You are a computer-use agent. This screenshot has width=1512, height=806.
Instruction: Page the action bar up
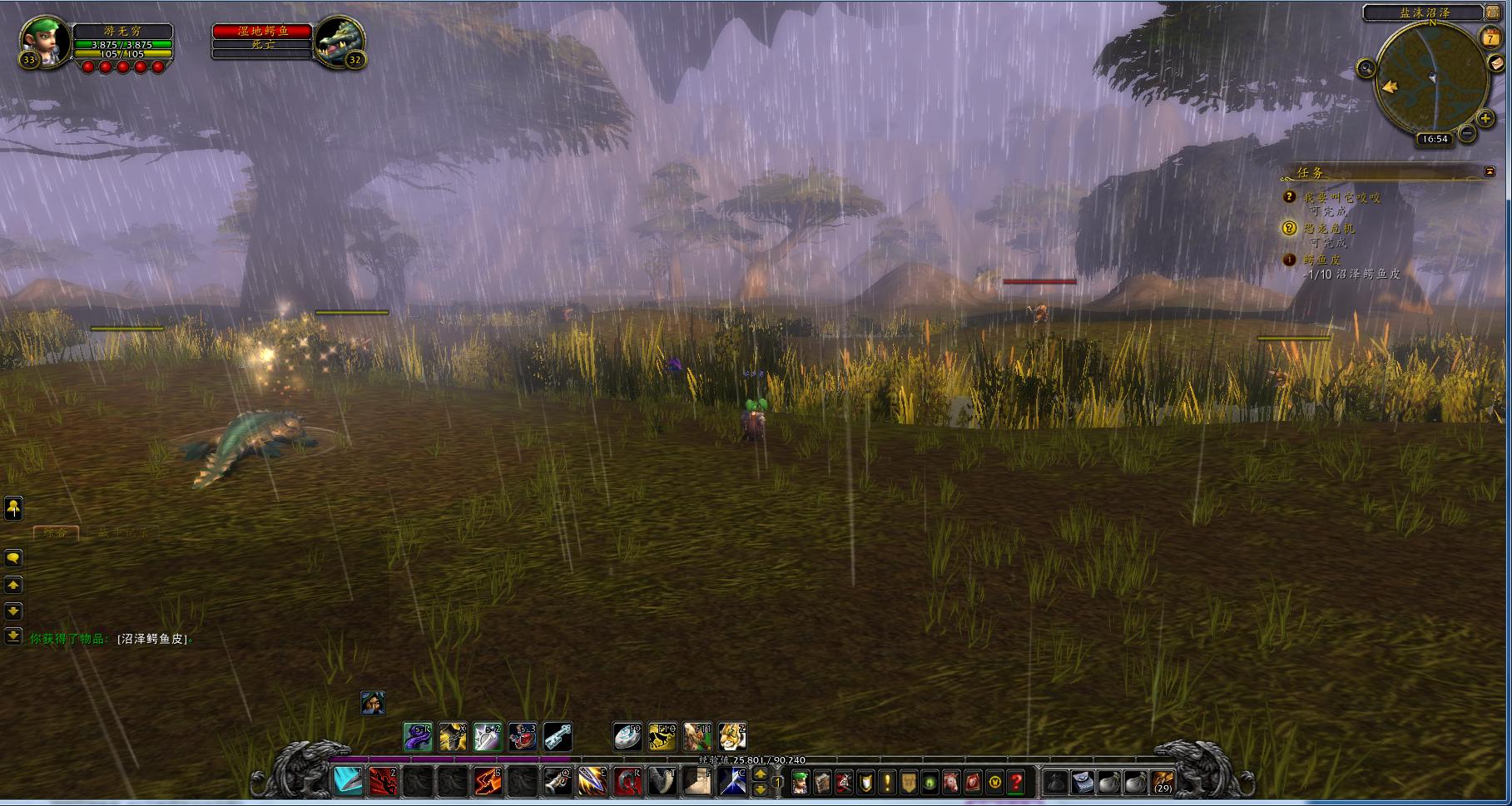760,774
